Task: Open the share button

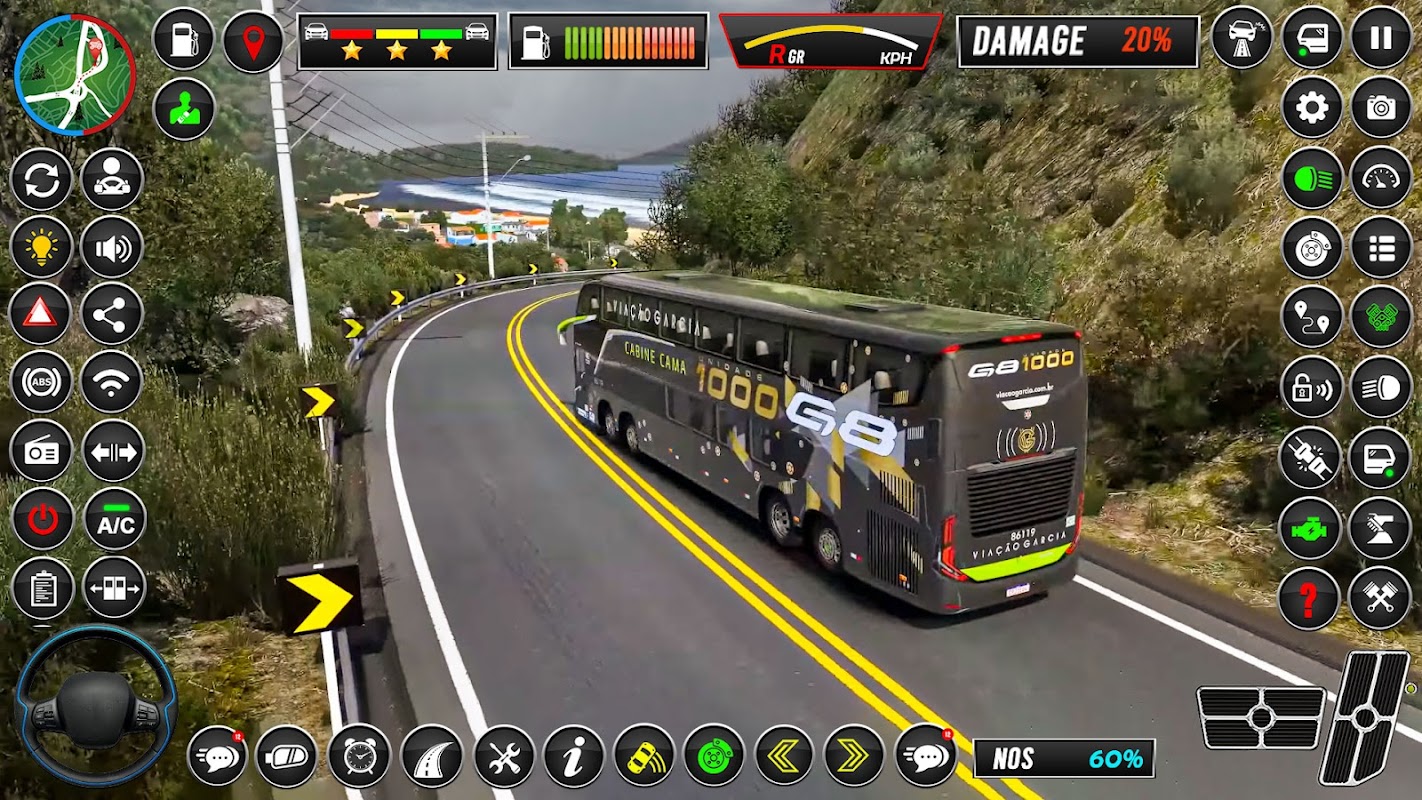Action: coord(112,314)
